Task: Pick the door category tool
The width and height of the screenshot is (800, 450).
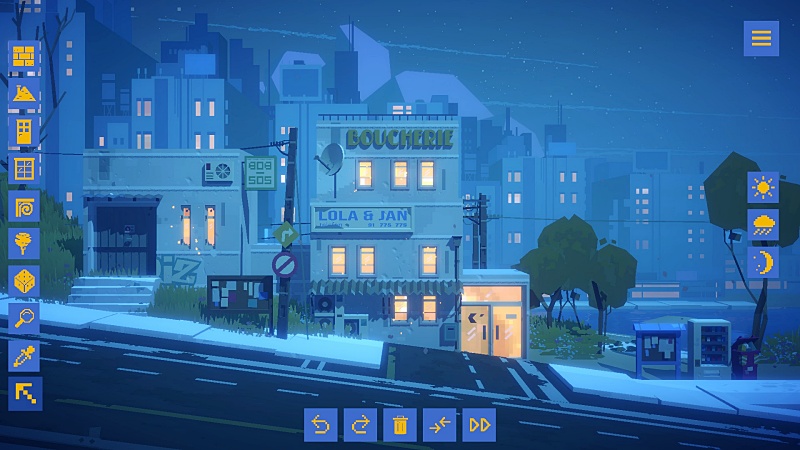Action: [24, 131]
